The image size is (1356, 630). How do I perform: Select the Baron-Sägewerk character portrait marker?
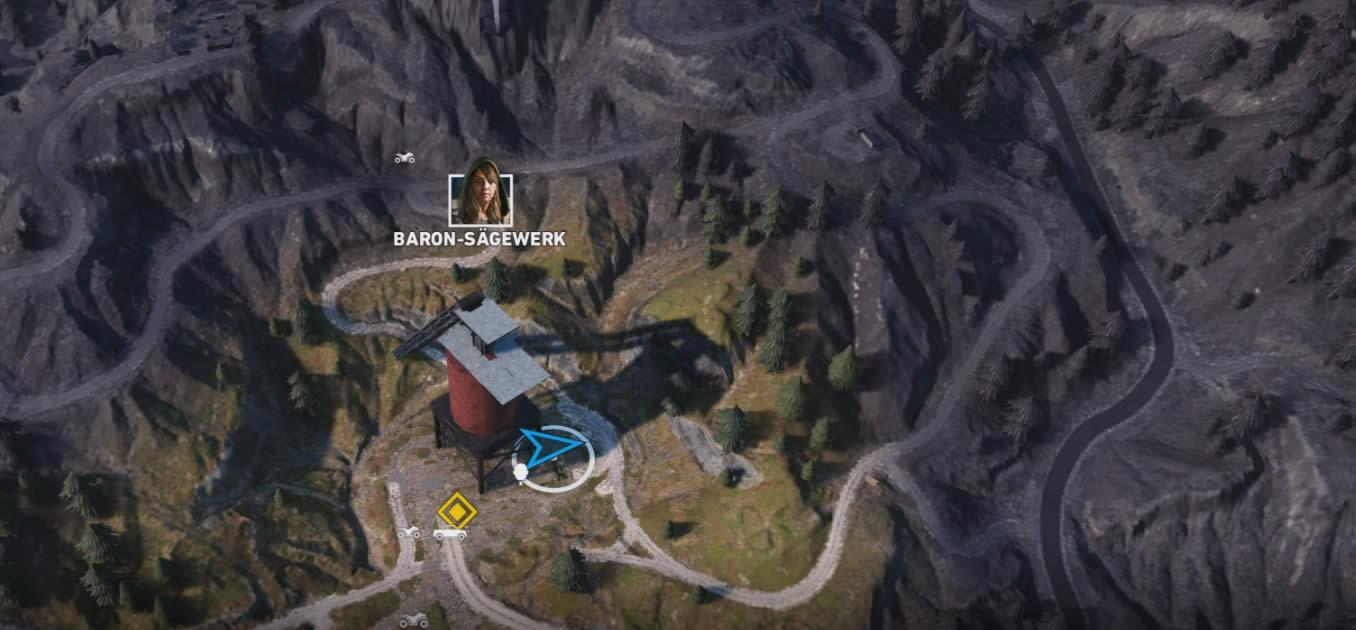480,199
